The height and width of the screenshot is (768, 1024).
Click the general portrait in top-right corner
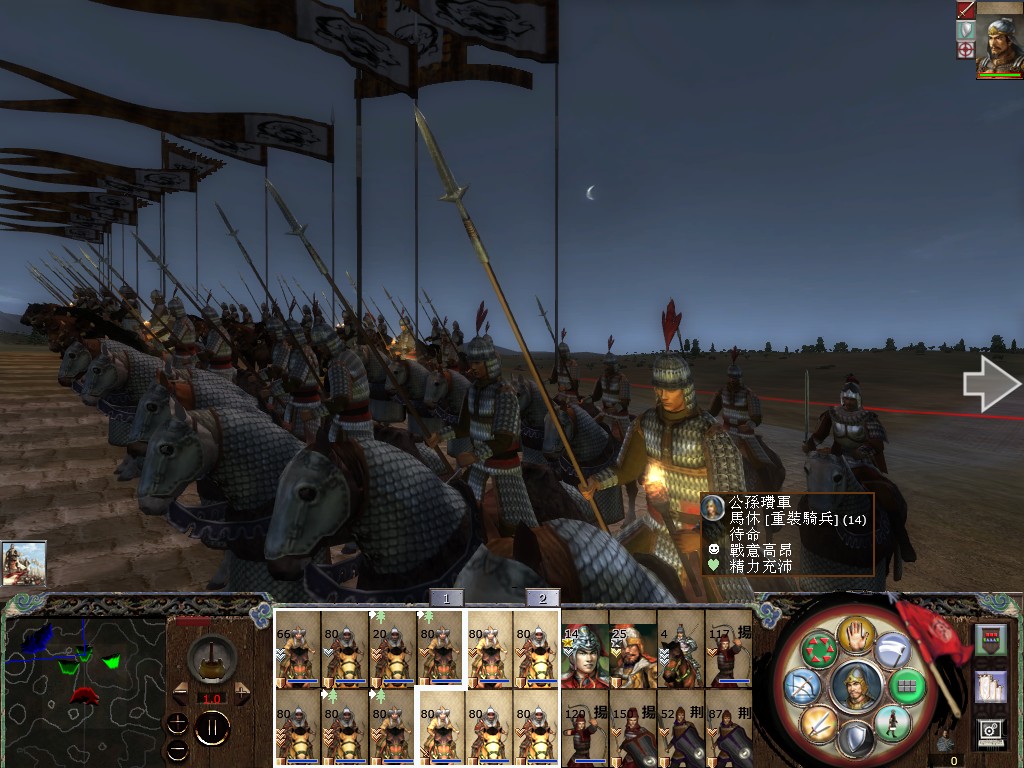(x=999, y=40)
